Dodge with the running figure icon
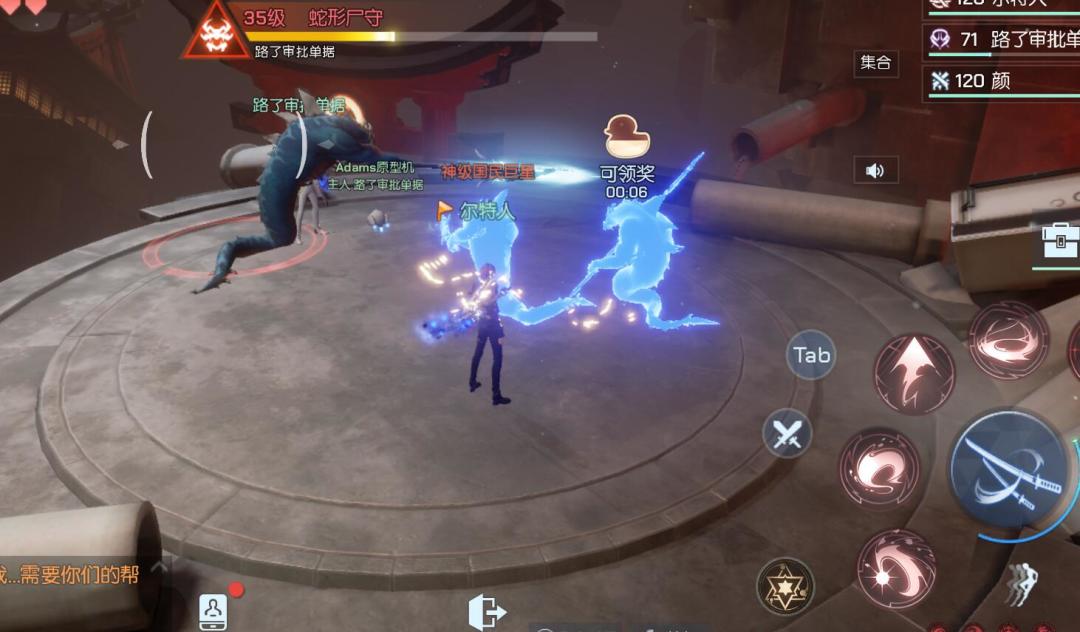Viewport: 1080px width, 632px height. tap(1021, 585)
